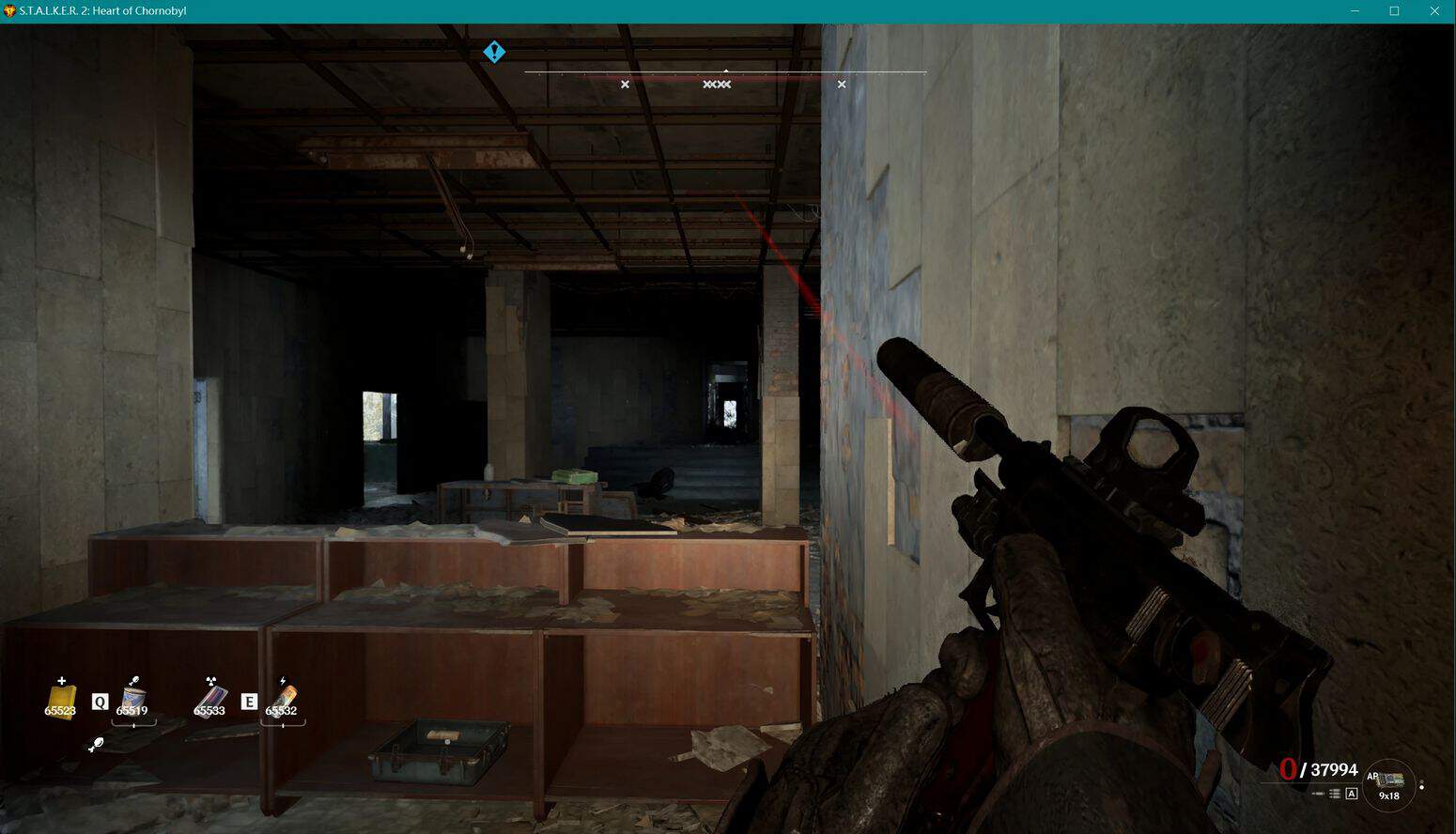Image resolution: width=1456 pixels, height=834 pixels.
Task: Select the triple XXX marker cluster on the compass
Action: 717,84
